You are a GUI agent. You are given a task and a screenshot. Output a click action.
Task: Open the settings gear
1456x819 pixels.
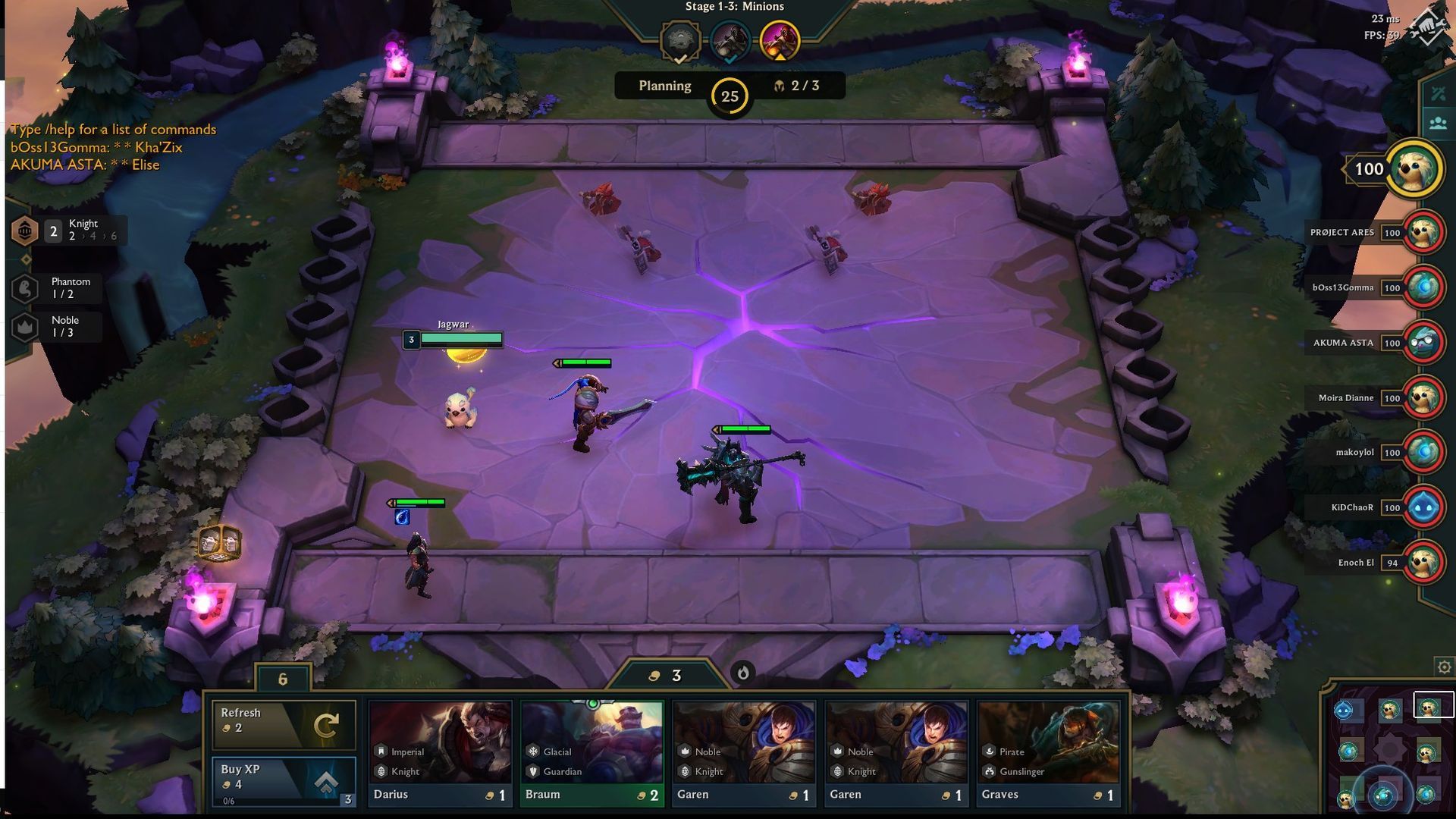pyautogui.click(x=1443, y=666)
